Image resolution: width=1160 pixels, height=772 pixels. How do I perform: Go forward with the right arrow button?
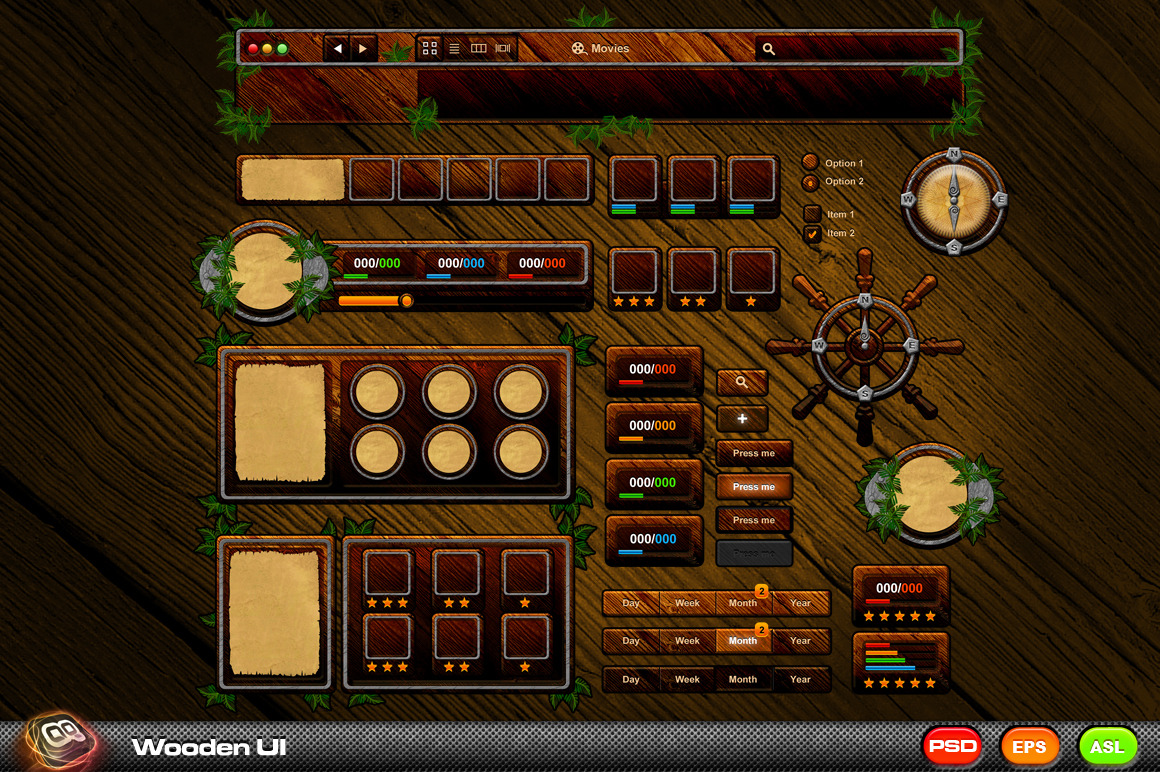coord(363,48)
